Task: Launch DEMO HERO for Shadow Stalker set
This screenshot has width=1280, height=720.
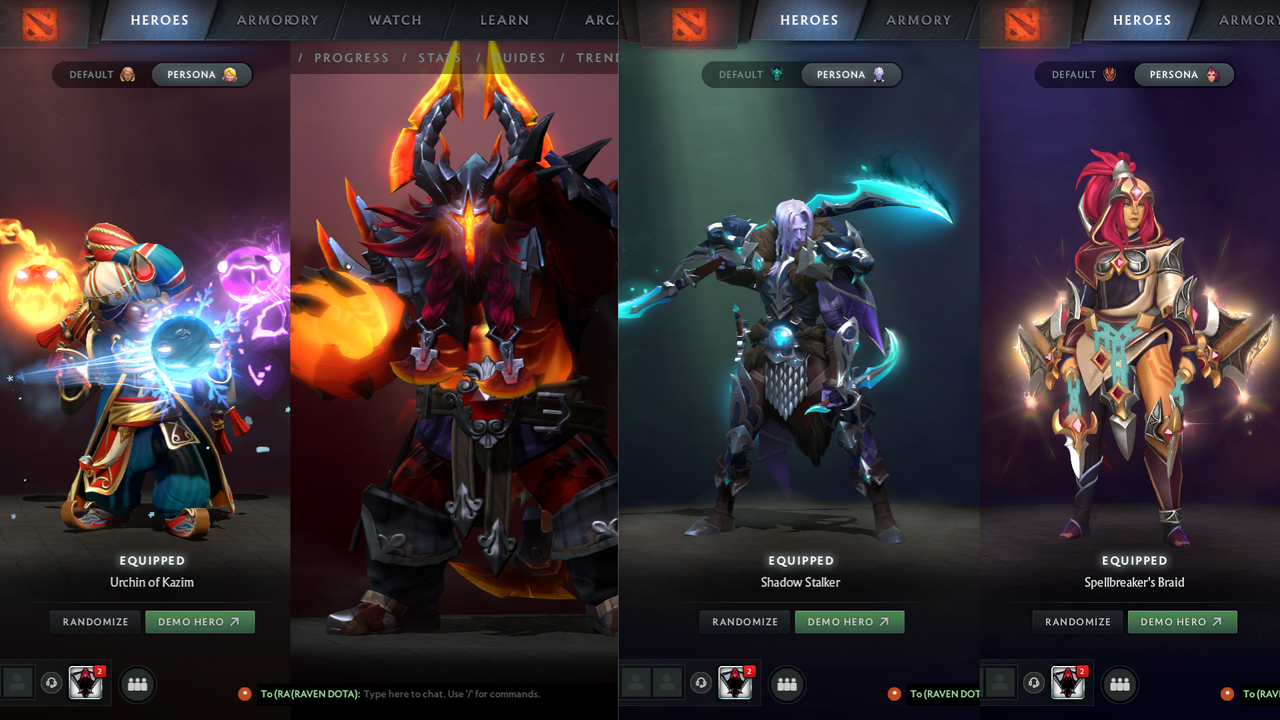Action: (849, 621)
